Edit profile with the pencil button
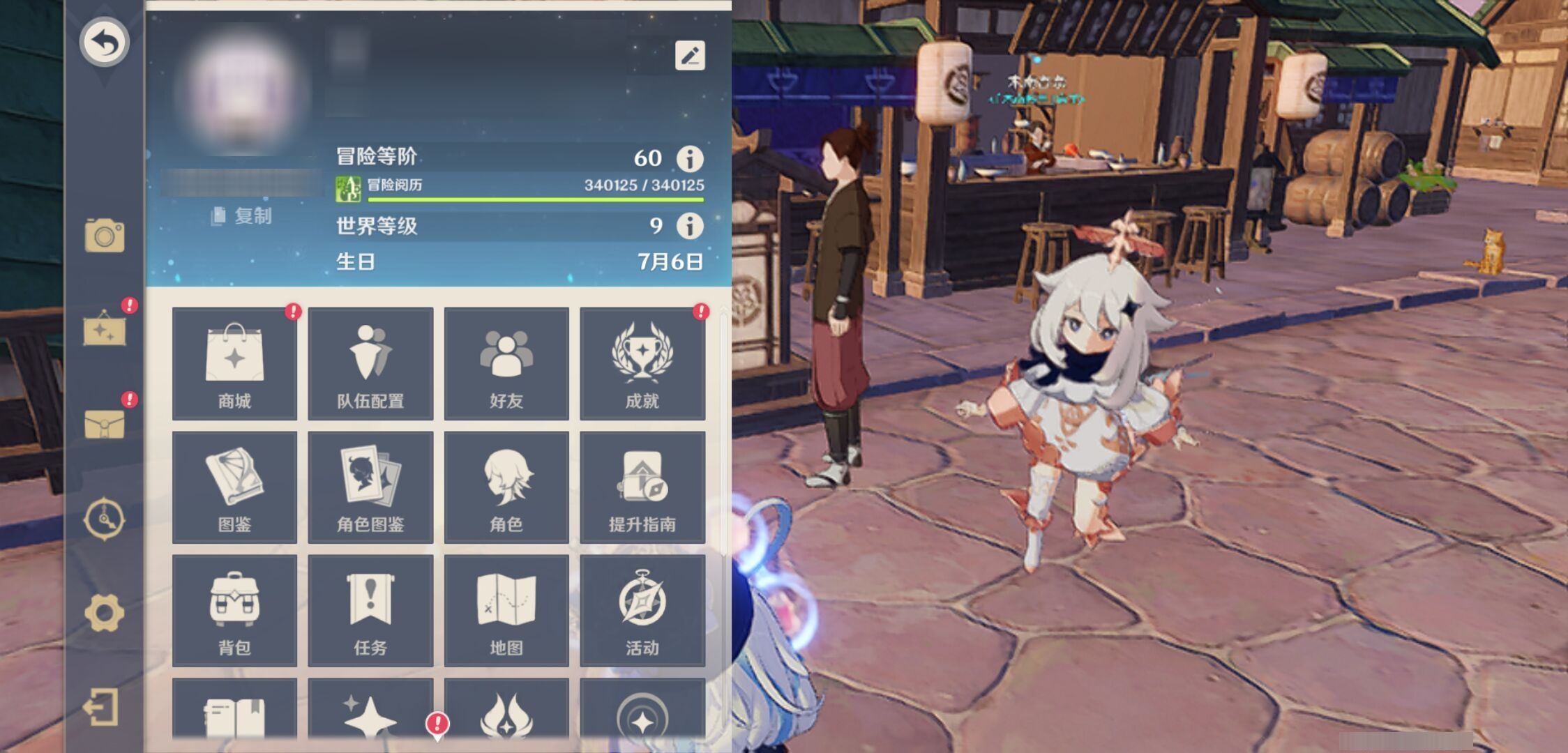1568x753 pixels. 690,56
